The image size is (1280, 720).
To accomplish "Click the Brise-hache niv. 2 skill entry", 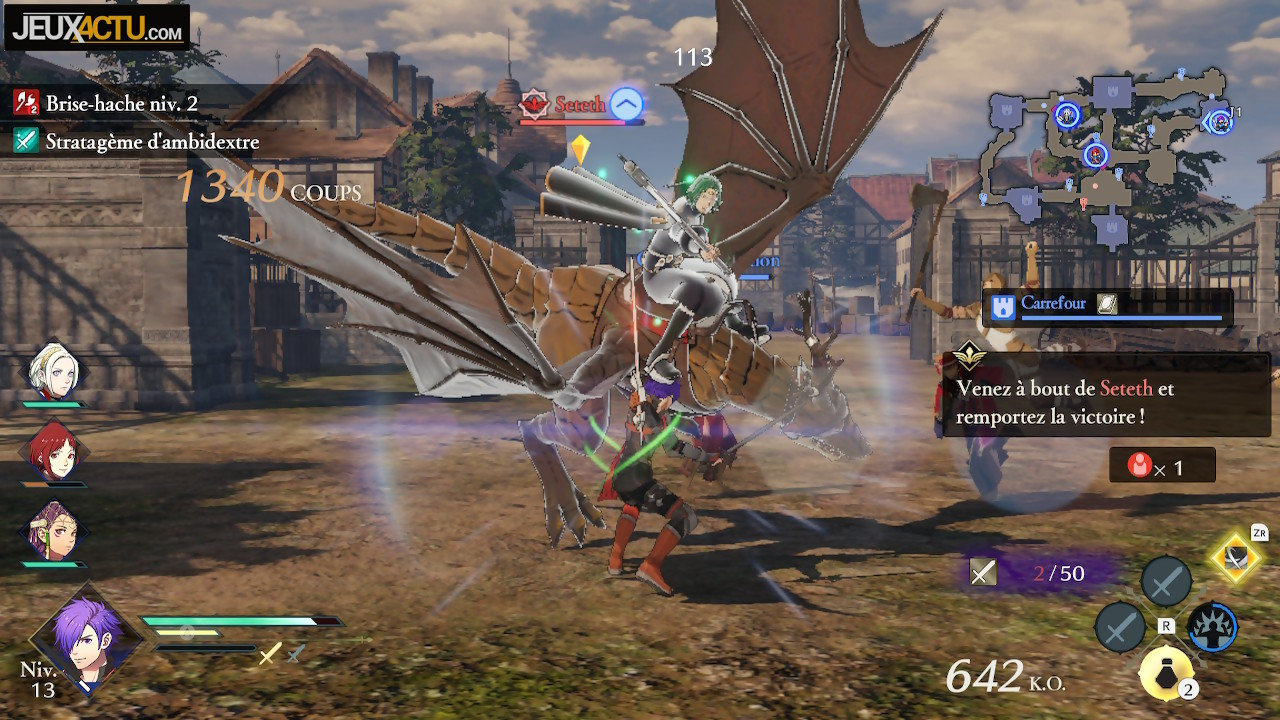I will point(120,103).
